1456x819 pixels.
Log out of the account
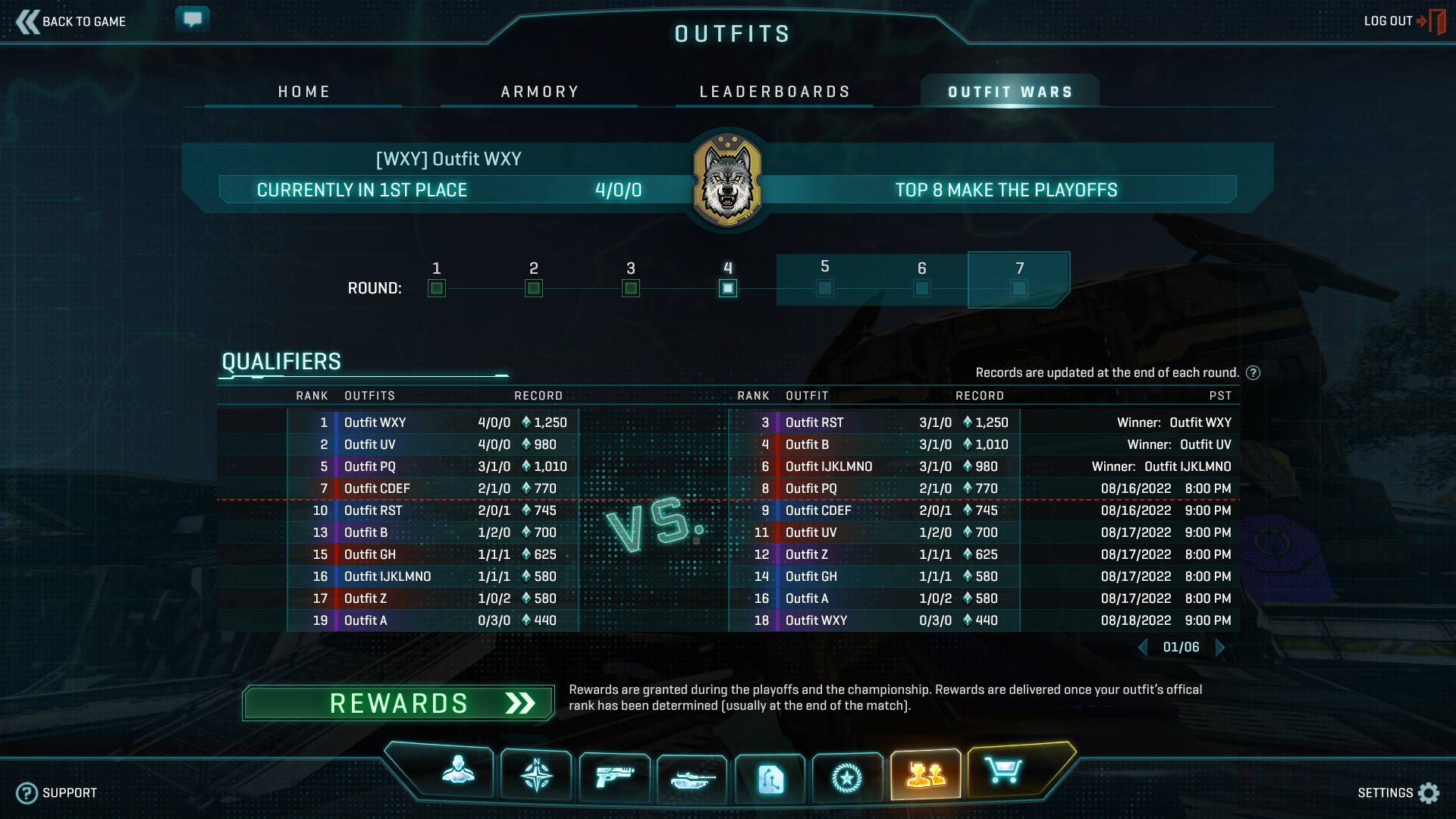(1403, 21)
